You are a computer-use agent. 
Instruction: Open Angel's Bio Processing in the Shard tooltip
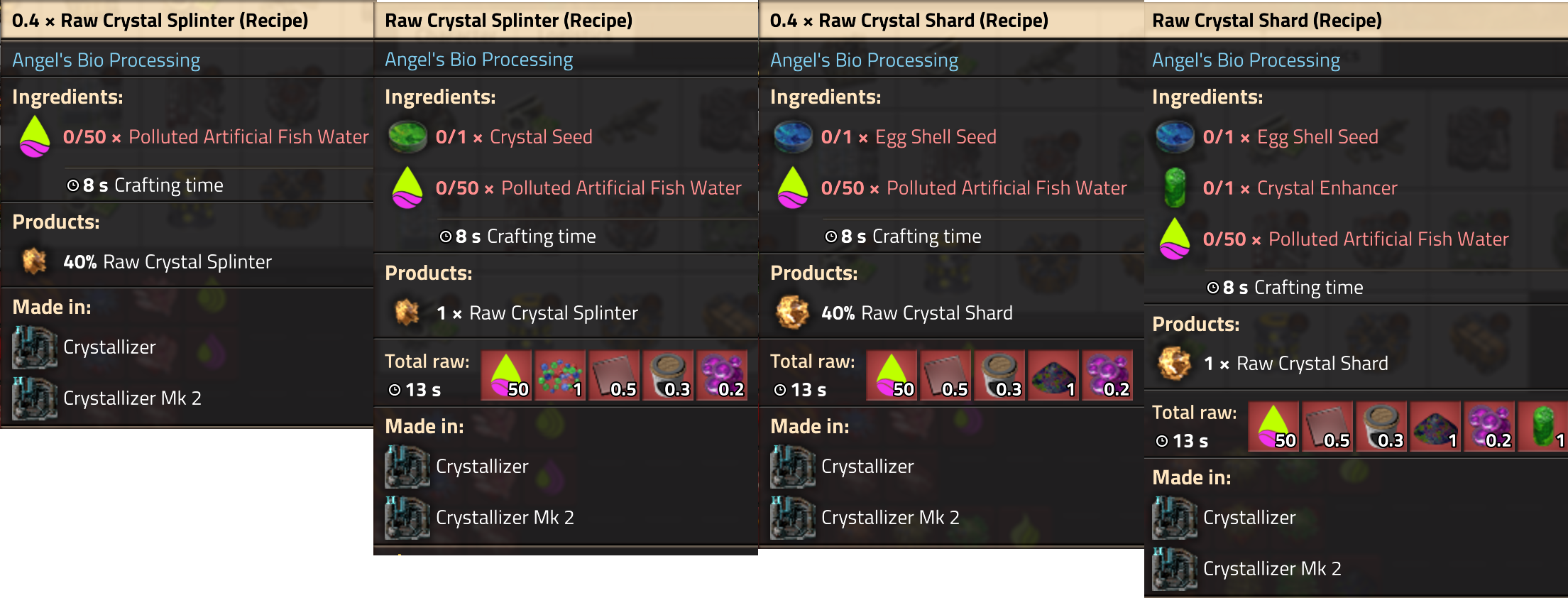865,60
